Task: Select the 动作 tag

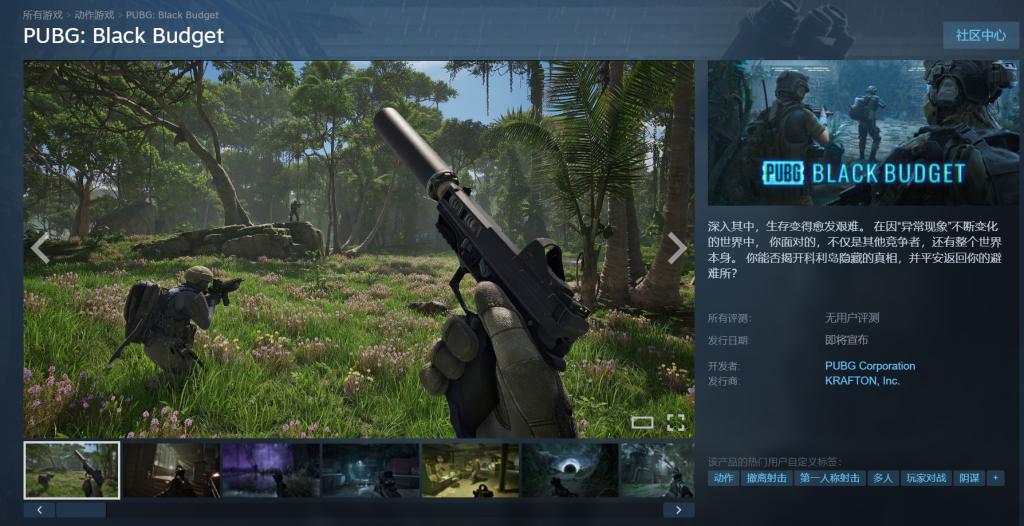Action: [723, 479]
